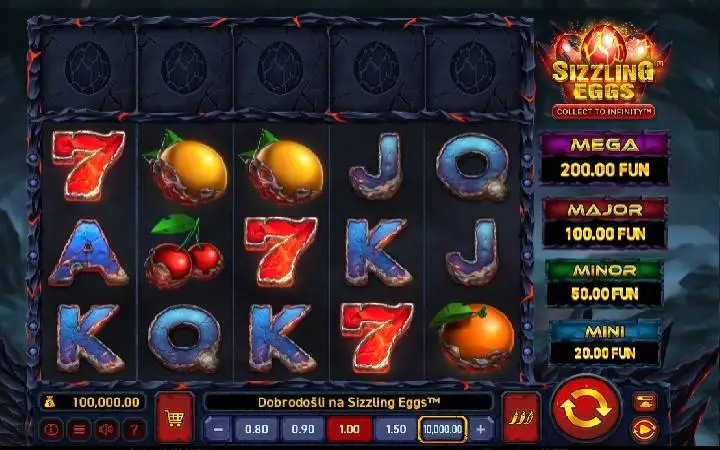This screenshot has width=720, height=450.
Task: Set the bet to 1.50
Action: [395, 429]
